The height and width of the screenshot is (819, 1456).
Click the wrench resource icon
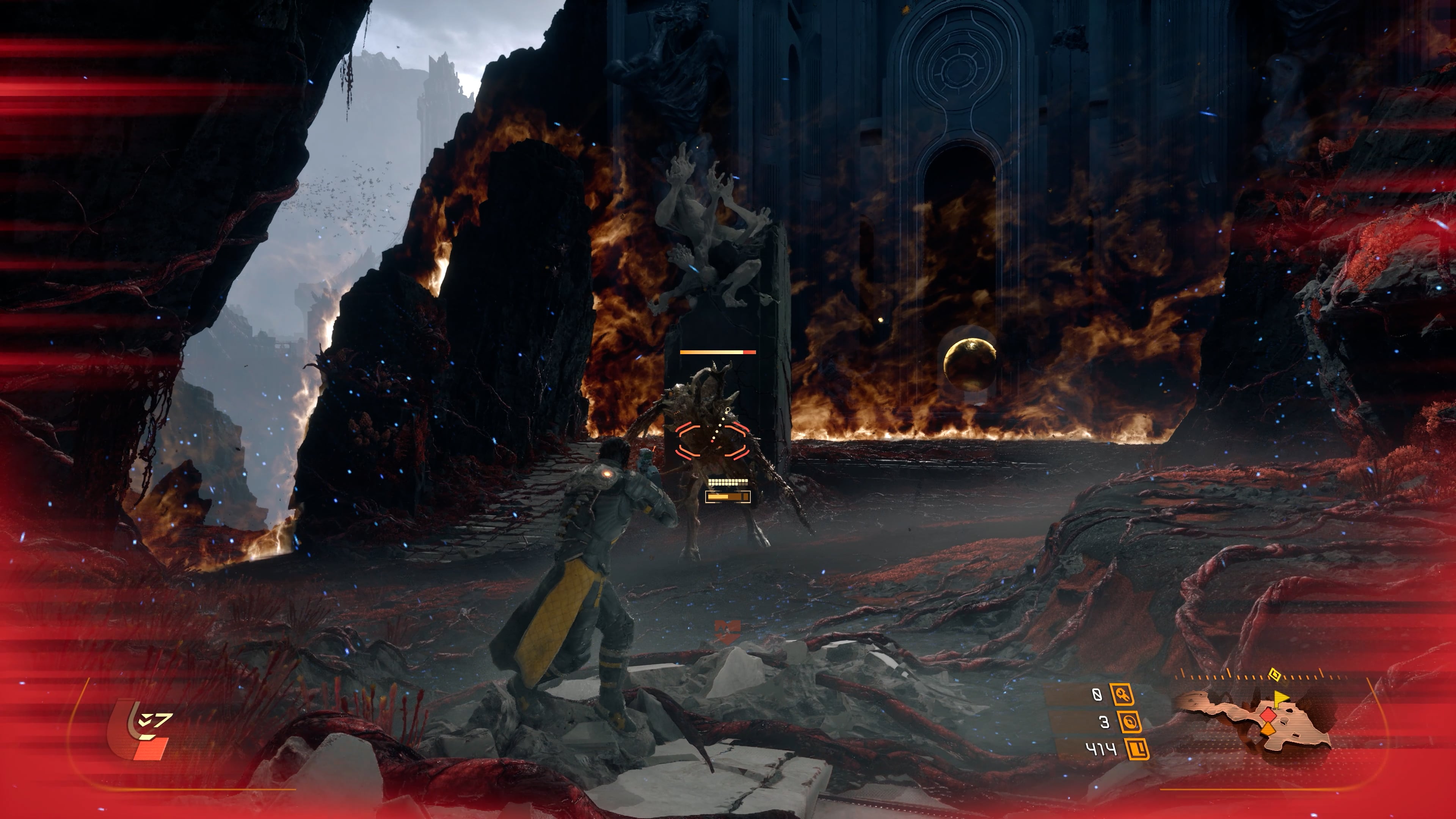[1122, 694]
